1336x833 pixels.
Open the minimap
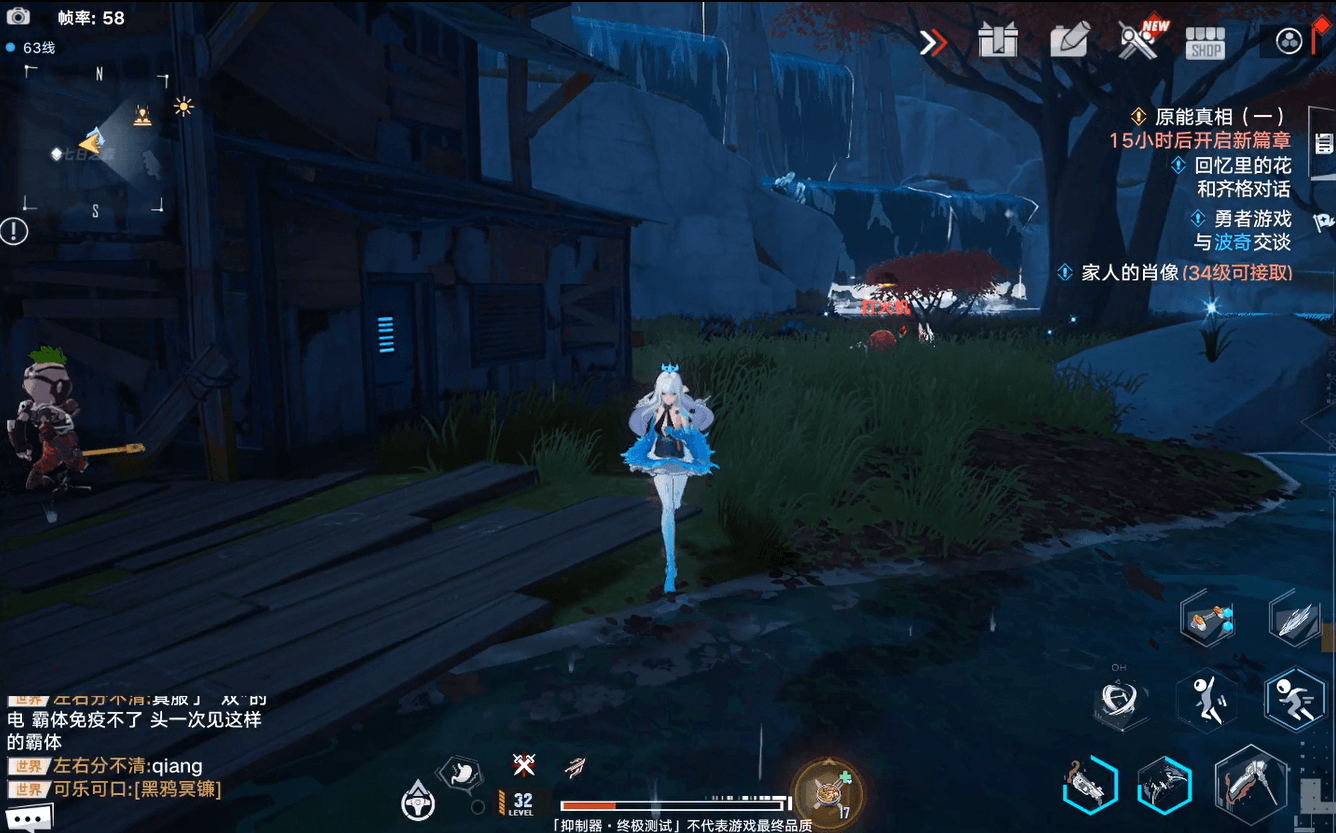(x=96, y=141)
